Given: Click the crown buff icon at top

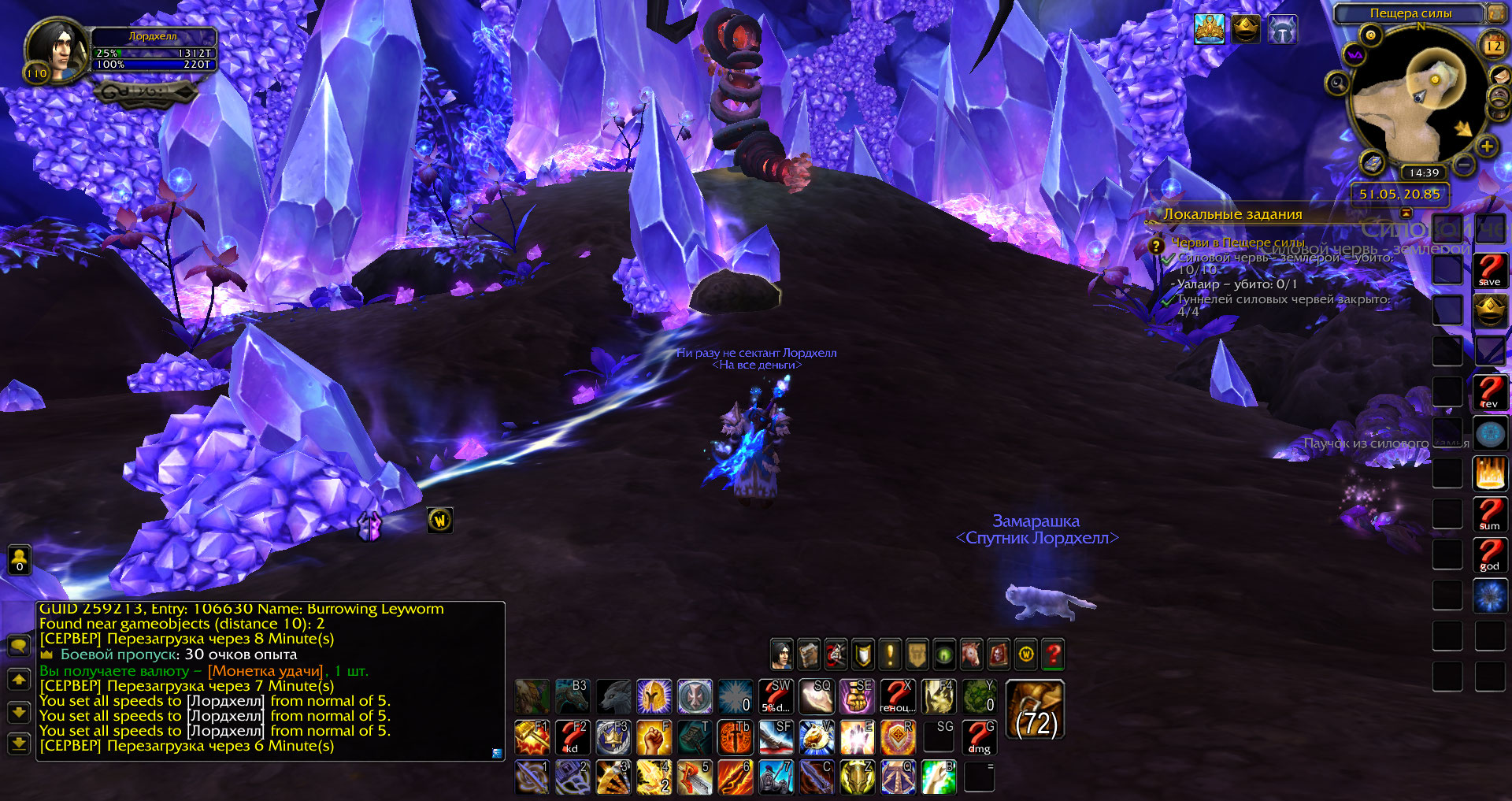Looking at the screenshot, I should point(1245,29).
